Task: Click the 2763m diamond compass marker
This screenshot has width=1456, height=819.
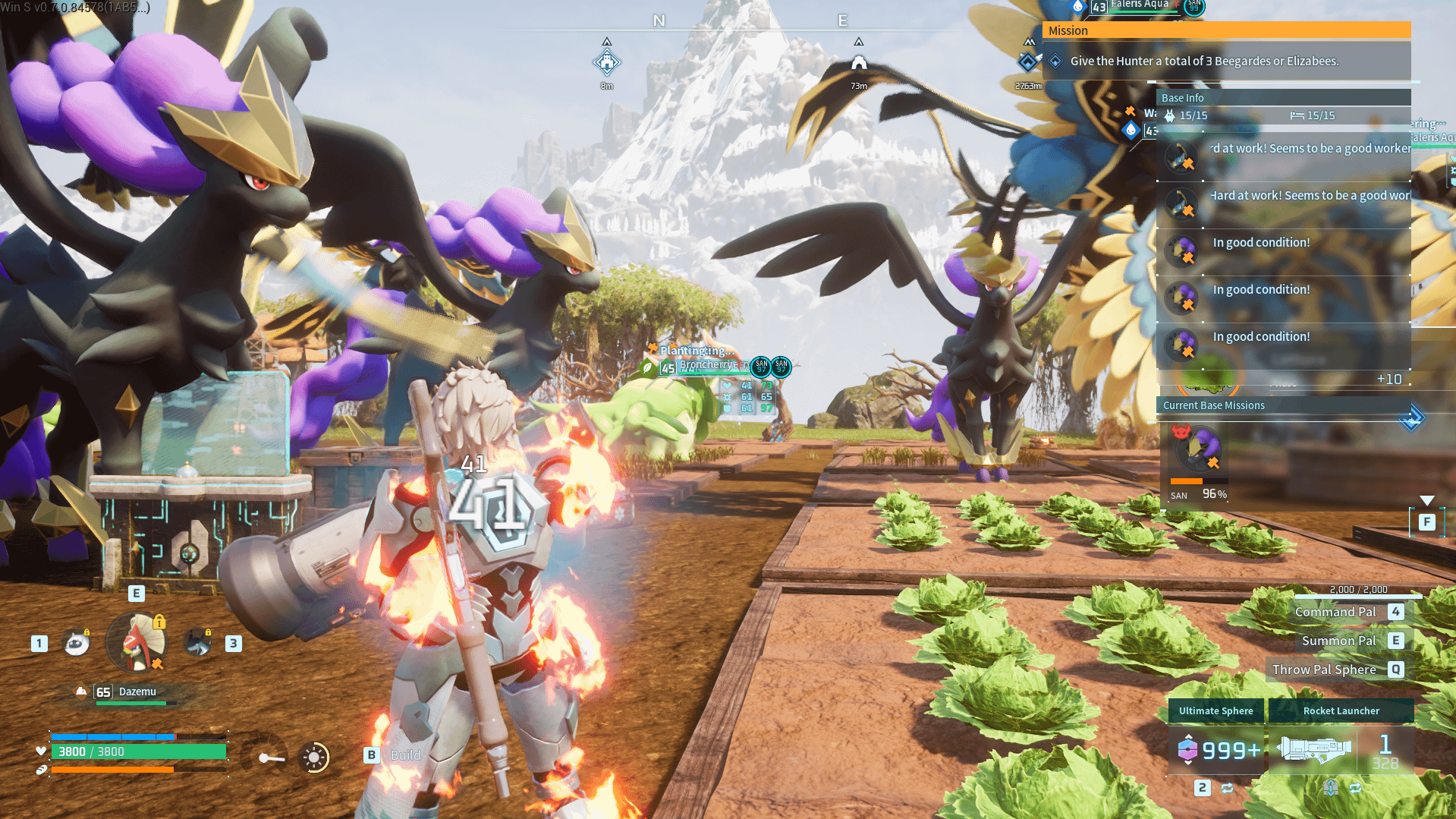Action: [1028, 62]
